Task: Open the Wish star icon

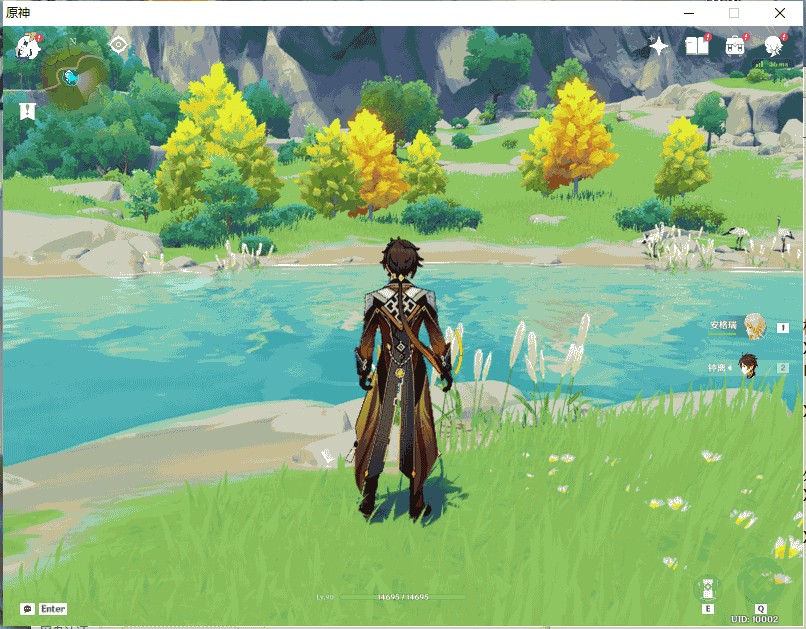Action: (658, 45)
